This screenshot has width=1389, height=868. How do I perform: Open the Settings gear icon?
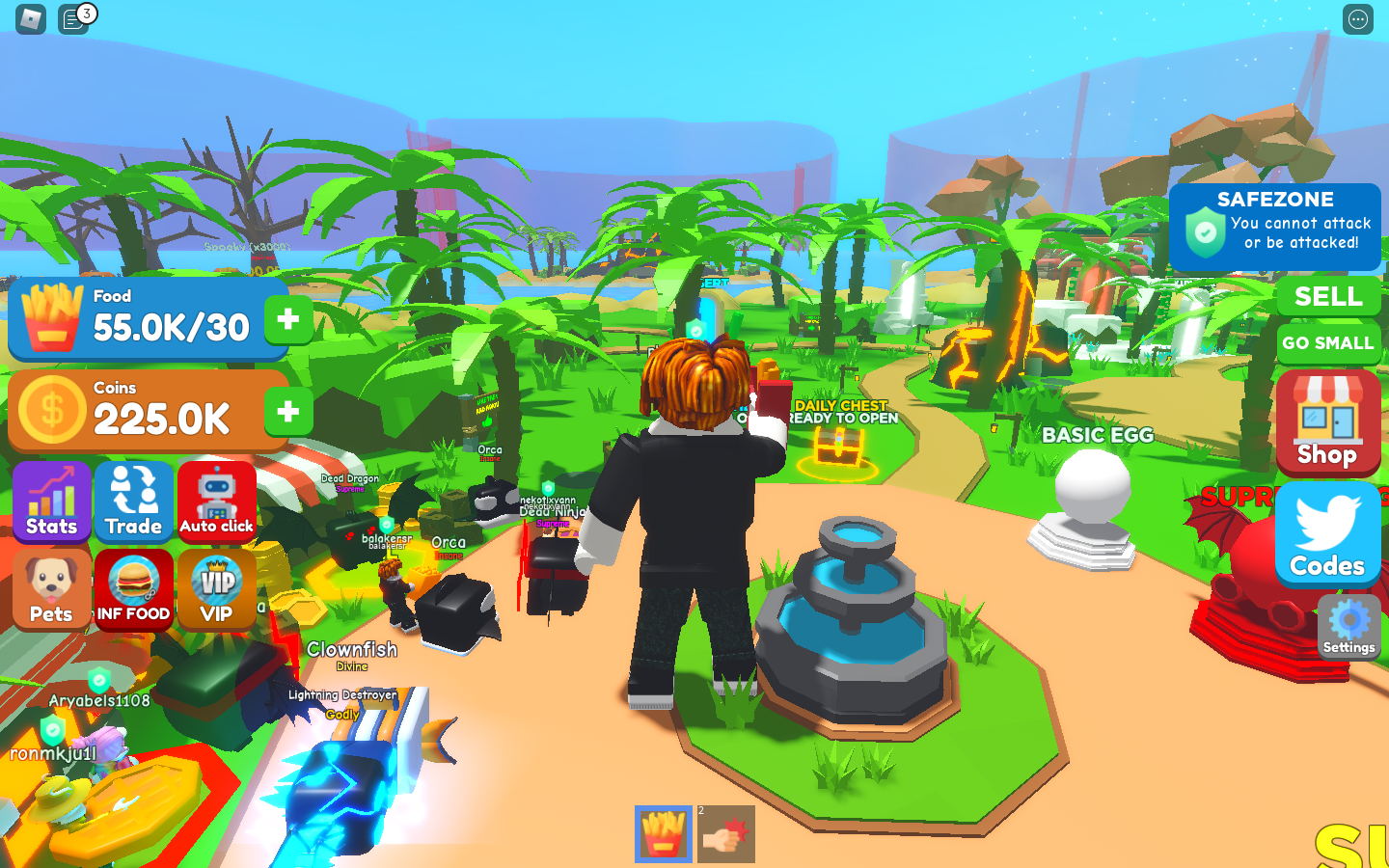tap(1348, 627)
